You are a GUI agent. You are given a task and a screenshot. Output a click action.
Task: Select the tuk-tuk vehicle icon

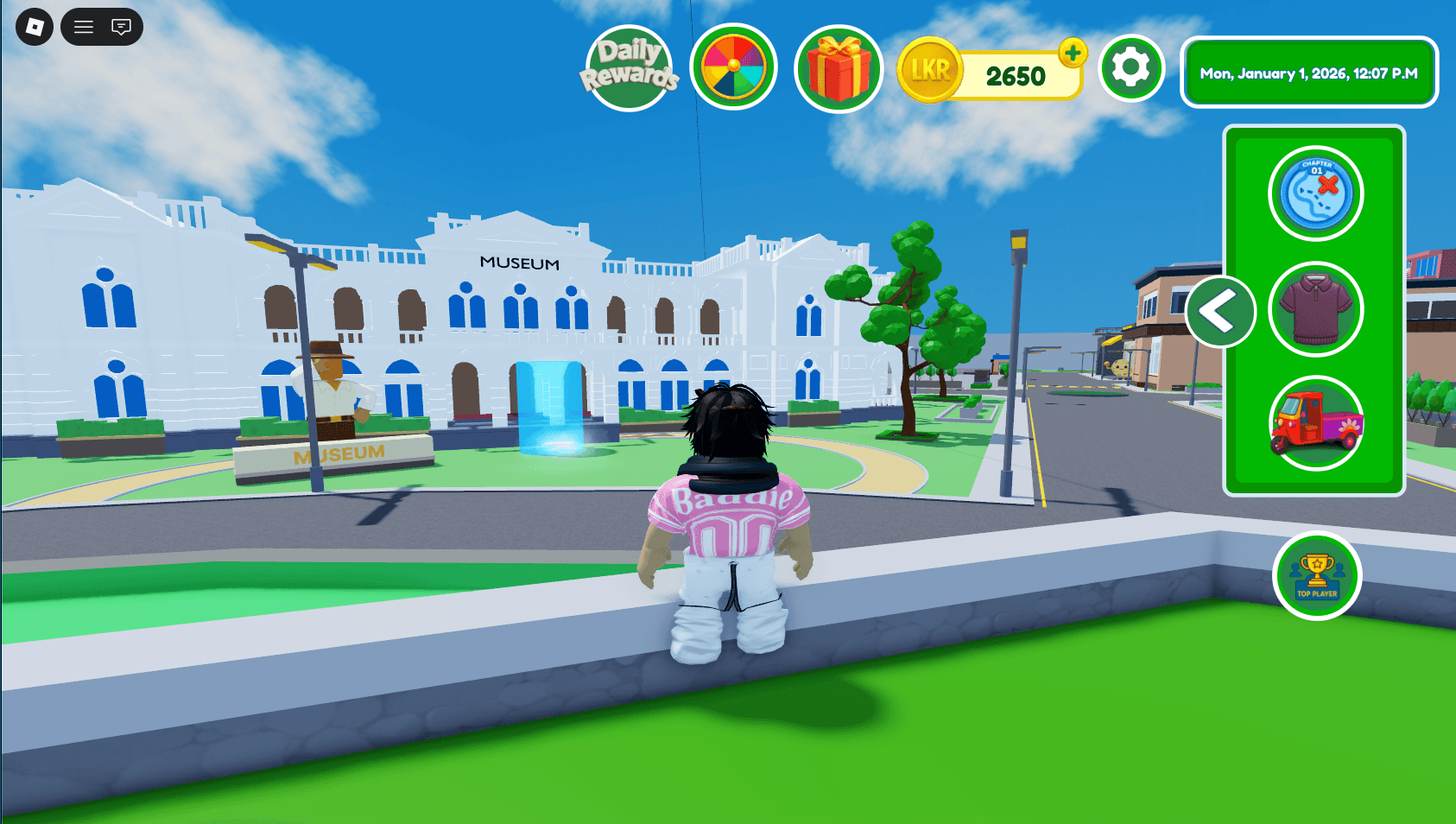point(1315,423)
